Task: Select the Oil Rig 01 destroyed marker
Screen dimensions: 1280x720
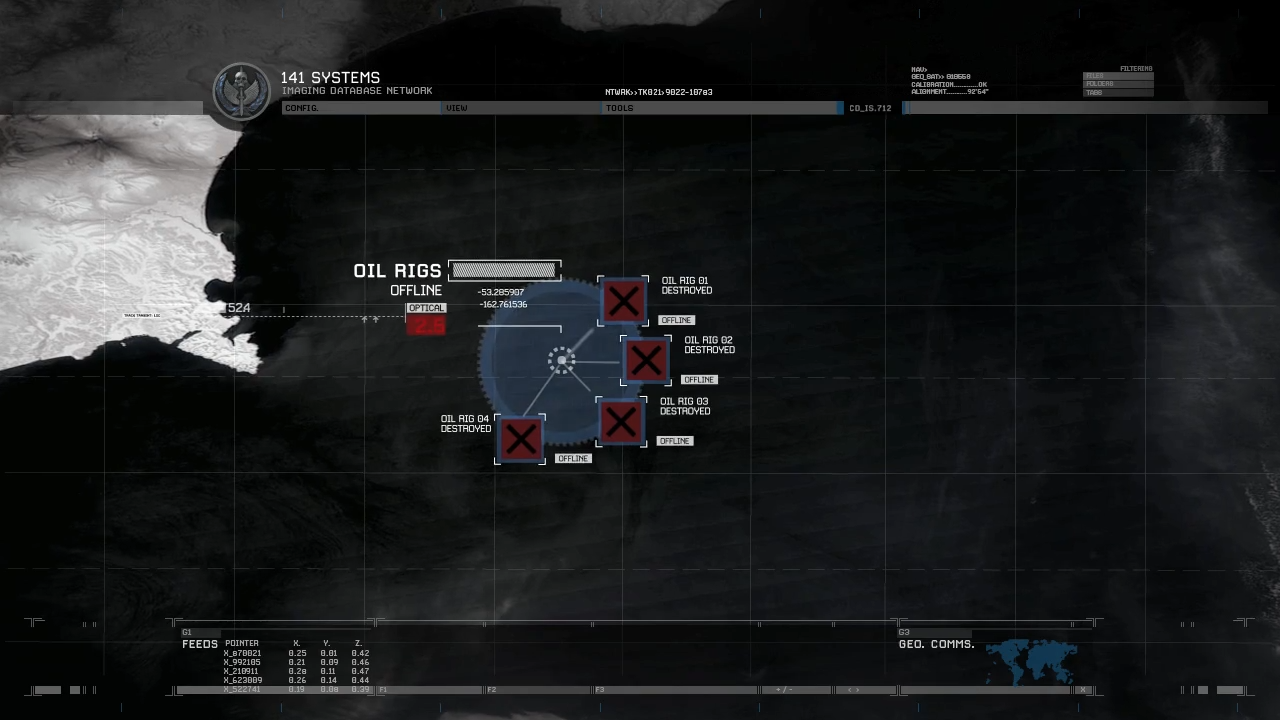Action: coord(624,302)
